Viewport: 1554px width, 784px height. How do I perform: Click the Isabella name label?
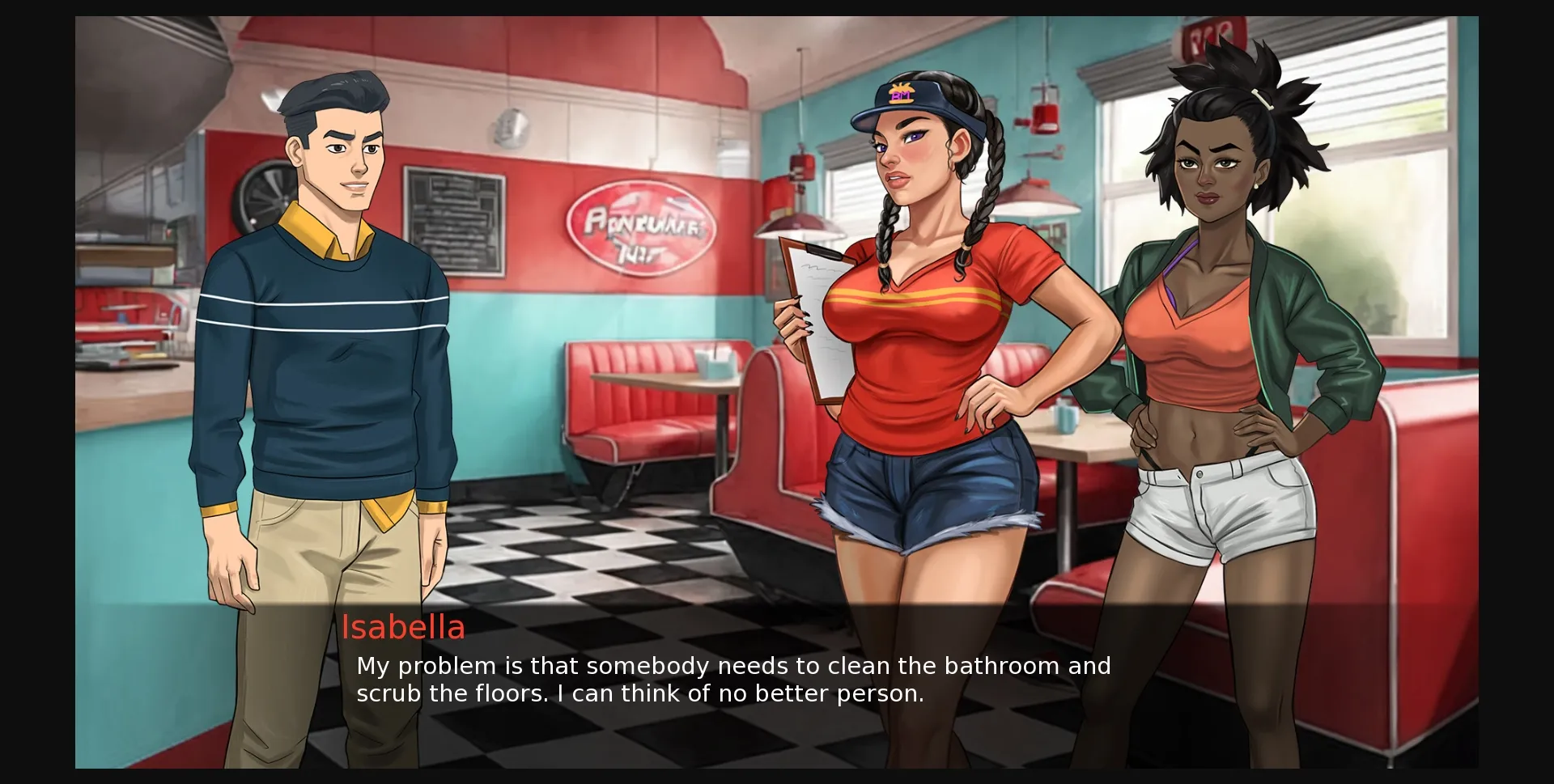[405, 629]
